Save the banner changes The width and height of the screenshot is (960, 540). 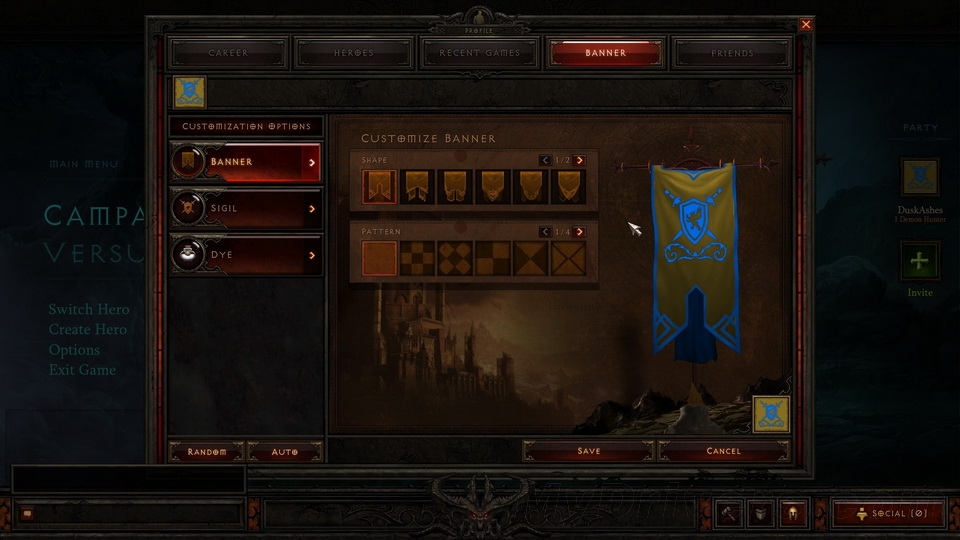pos(588,451)
